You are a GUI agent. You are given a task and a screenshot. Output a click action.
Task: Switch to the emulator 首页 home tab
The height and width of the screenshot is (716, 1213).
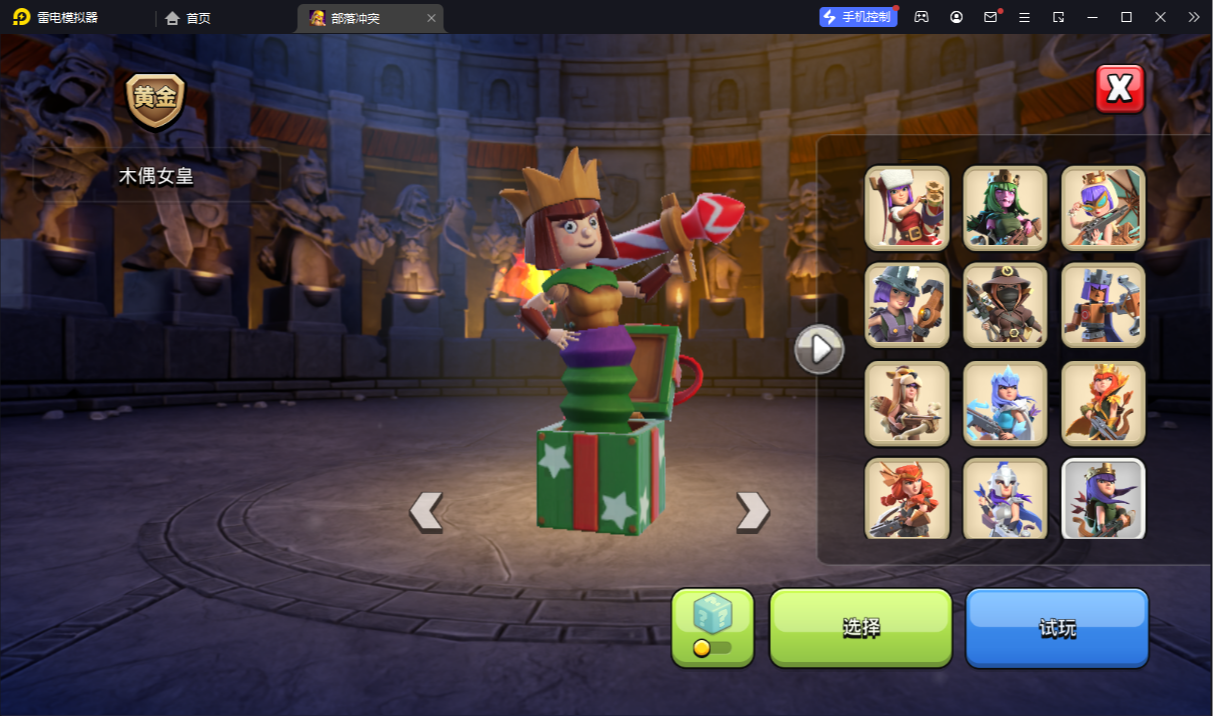188,18
